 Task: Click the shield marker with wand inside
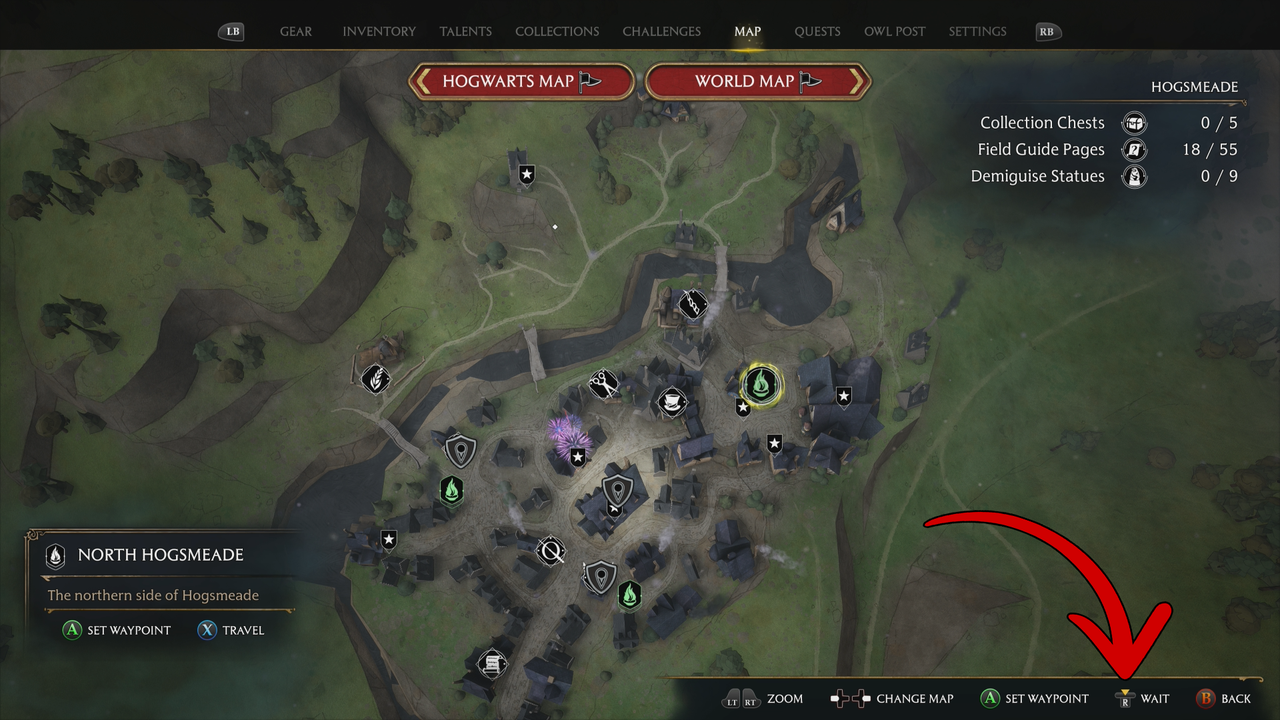[616, 491]
